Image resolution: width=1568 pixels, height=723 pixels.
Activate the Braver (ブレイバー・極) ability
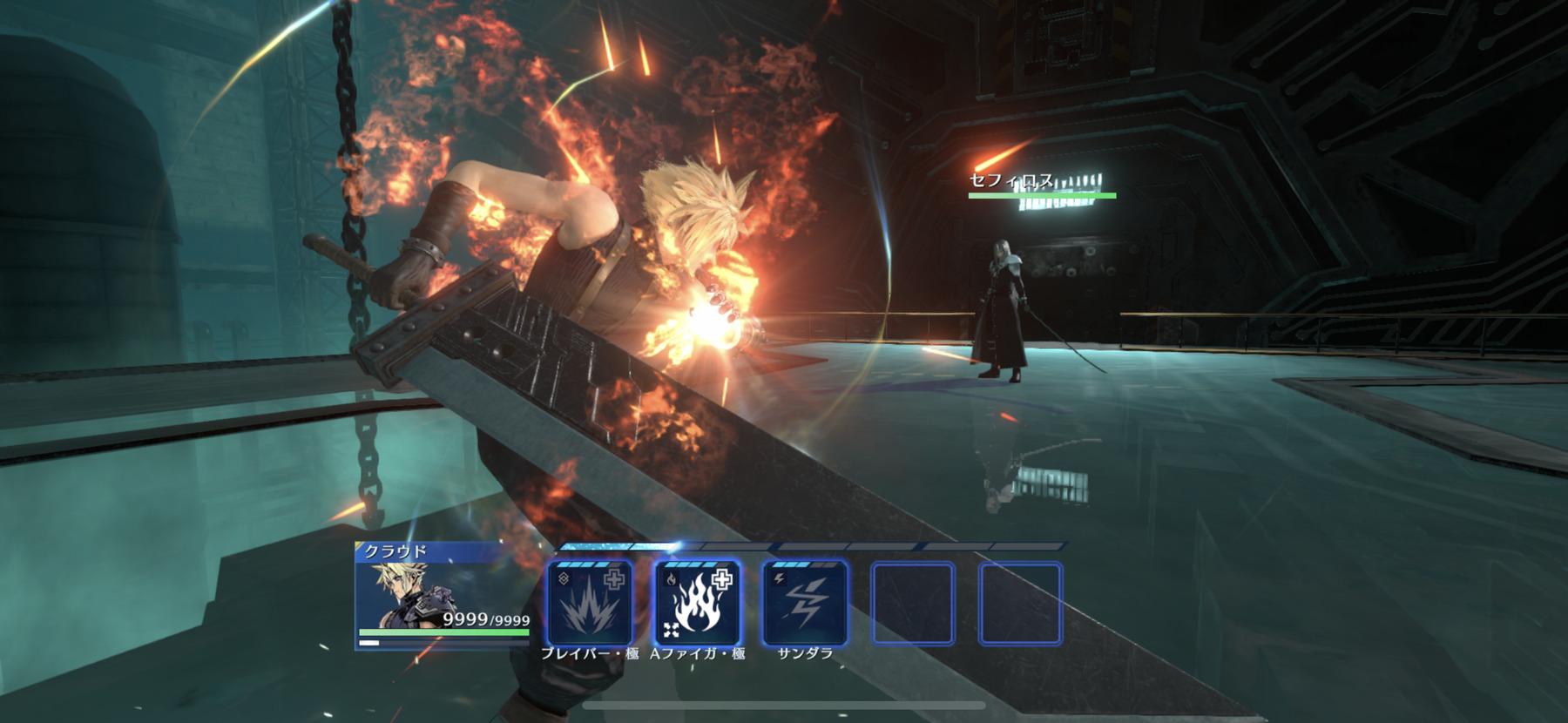point(590,604)
